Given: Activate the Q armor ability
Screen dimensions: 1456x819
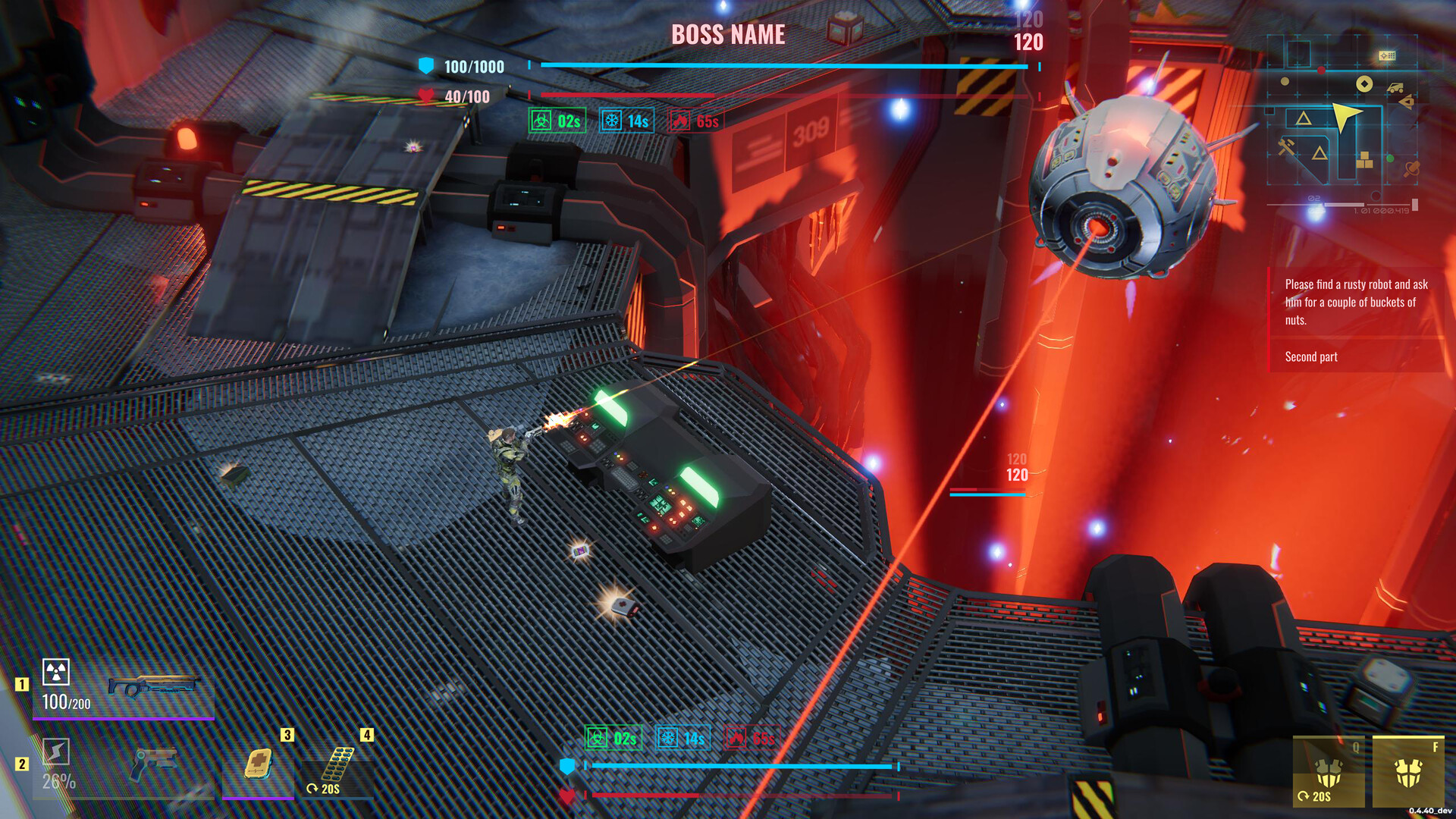Looking at the screenshot, I should (1328, 772).
